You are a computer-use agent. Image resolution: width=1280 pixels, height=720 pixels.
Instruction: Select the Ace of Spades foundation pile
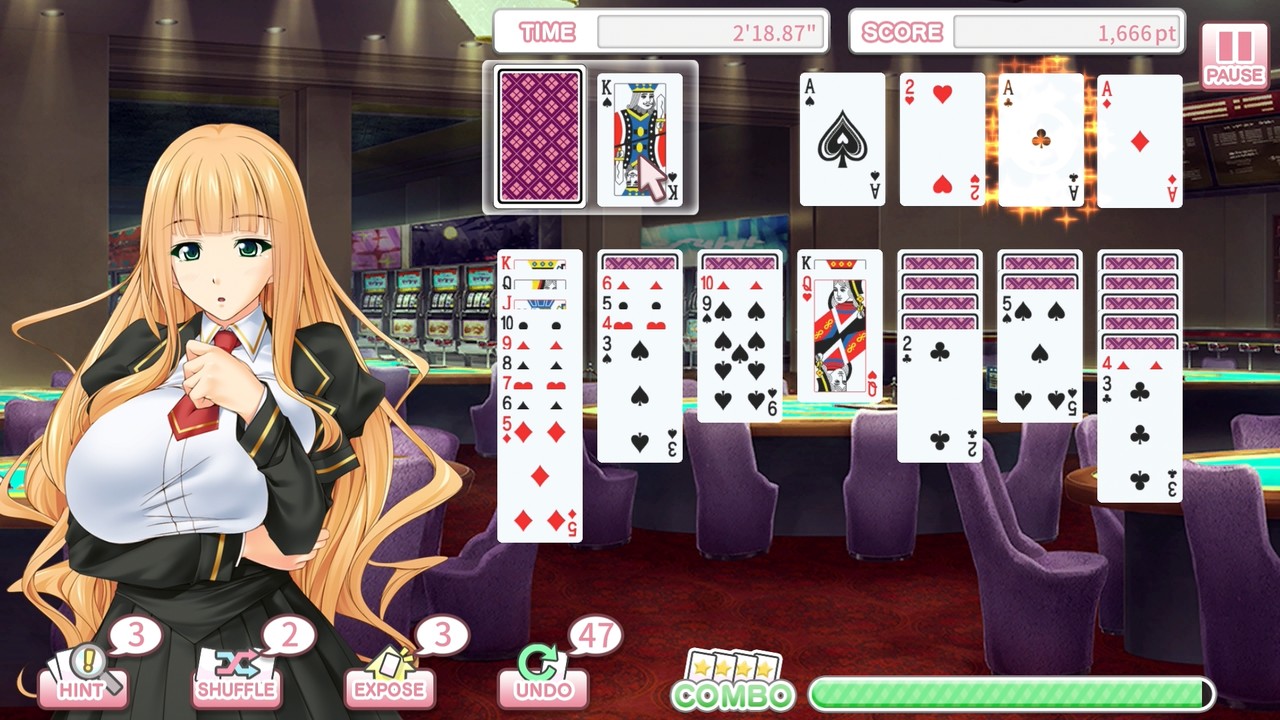tap(841, 137)
